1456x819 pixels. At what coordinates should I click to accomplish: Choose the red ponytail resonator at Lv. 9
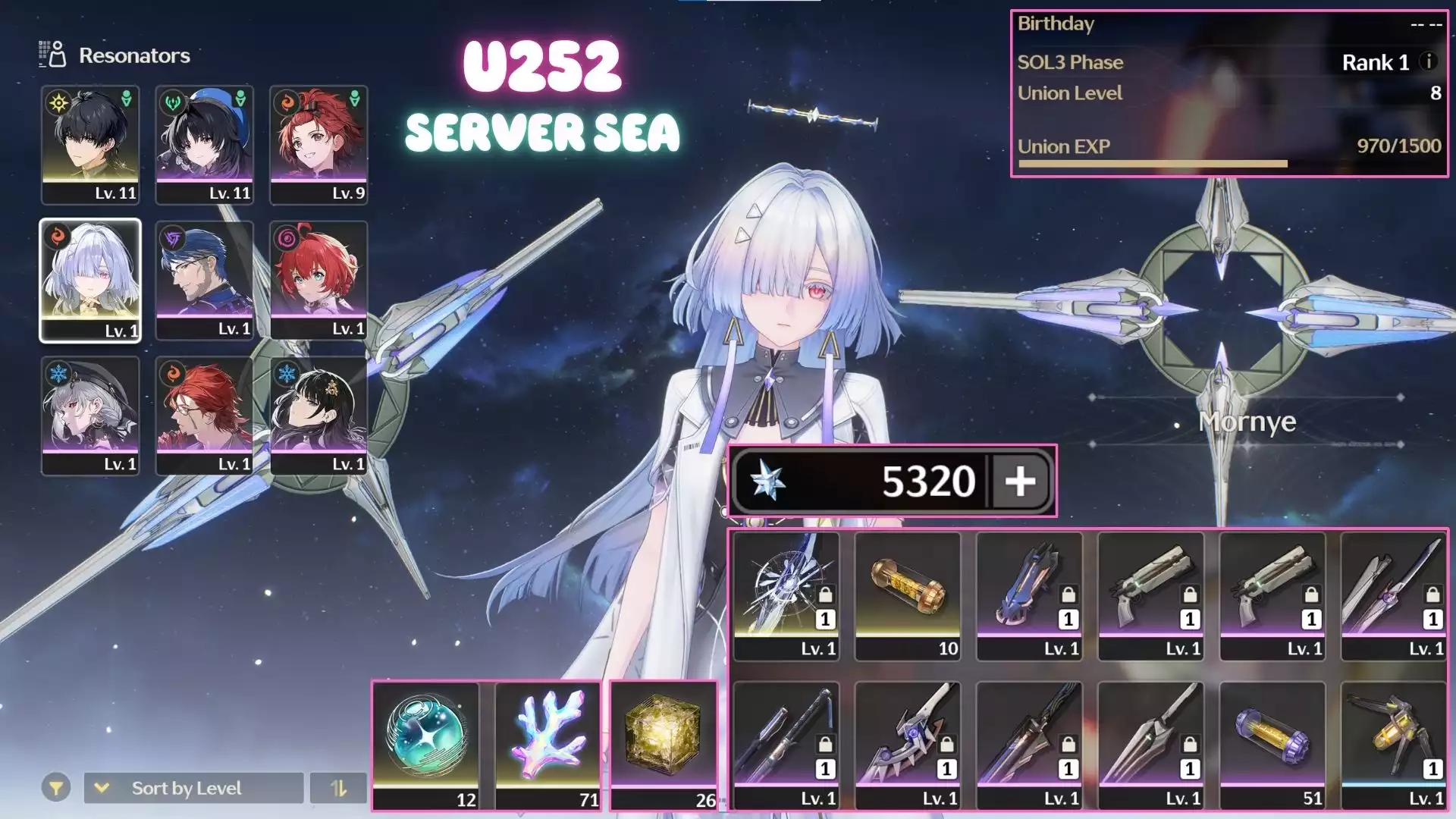[318, 144]
